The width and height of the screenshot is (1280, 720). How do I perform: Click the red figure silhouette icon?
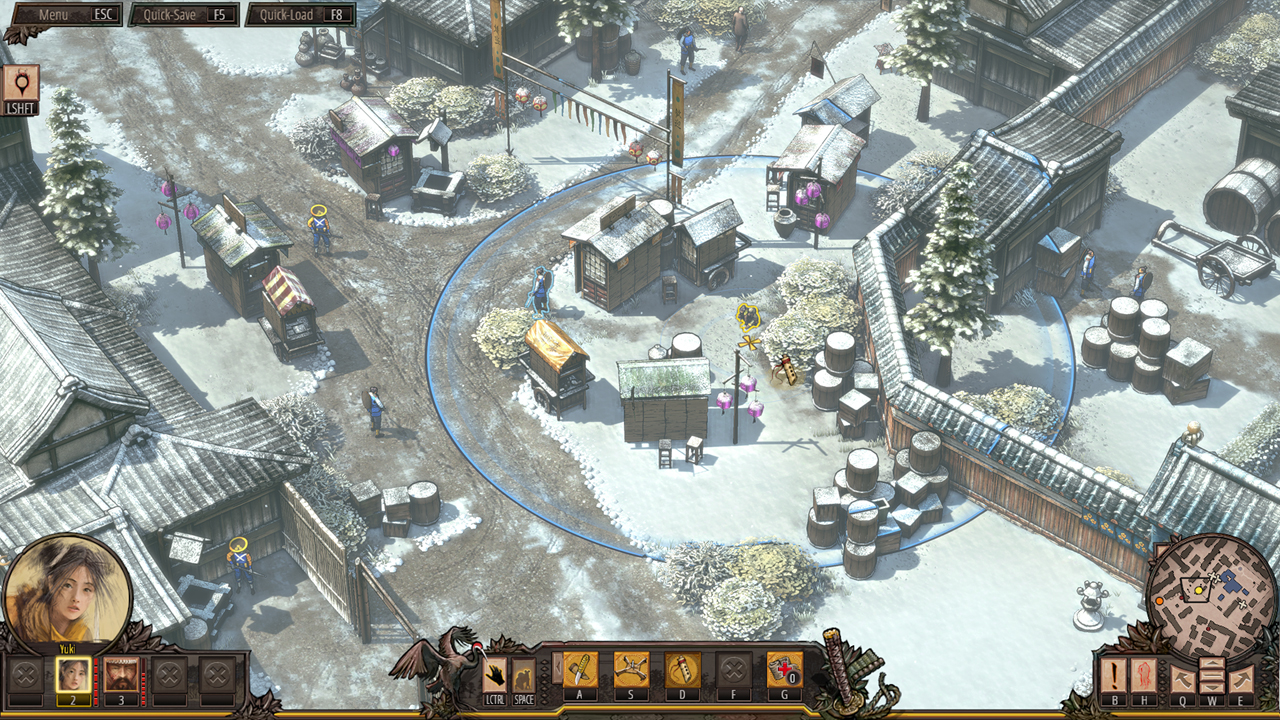pos(1146,675)
